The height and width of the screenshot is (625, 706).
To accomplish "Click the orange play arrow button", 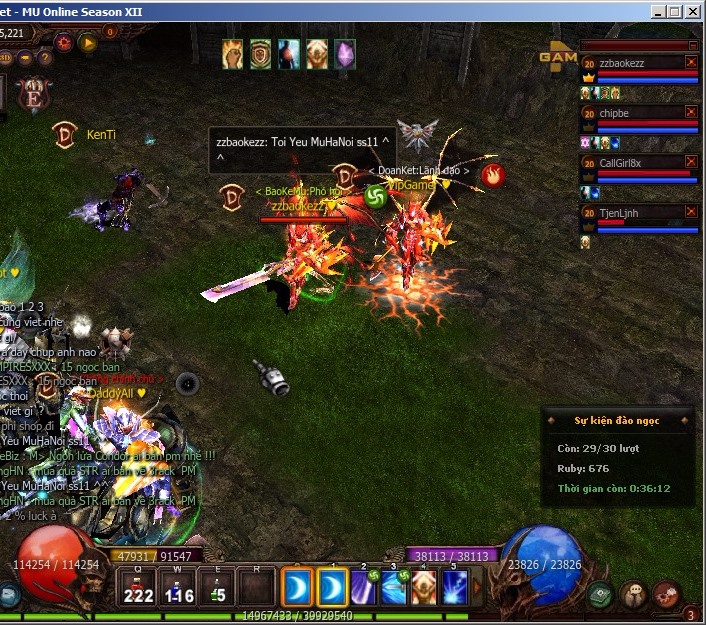I will tap(88, 43).
